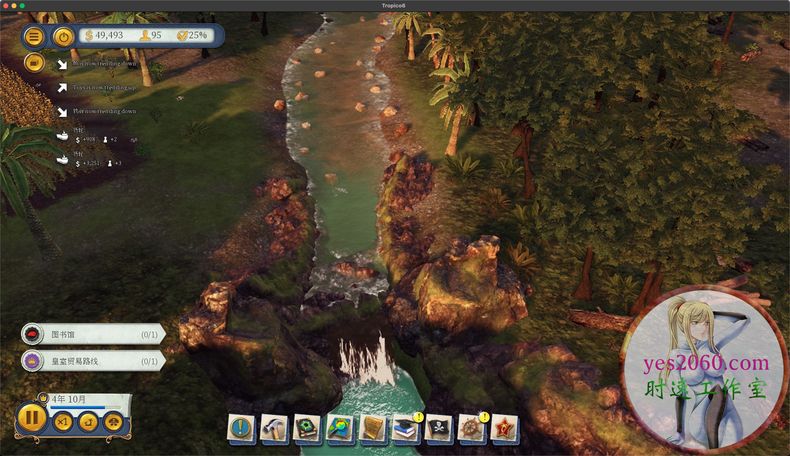Click the round power-symbol button

pos(63,37)
